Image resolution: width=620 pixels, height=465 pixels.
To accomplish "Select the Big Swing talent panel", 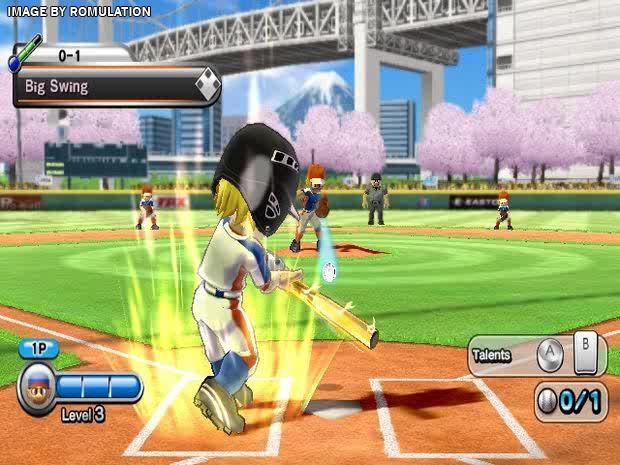I will tap(115, 86).
